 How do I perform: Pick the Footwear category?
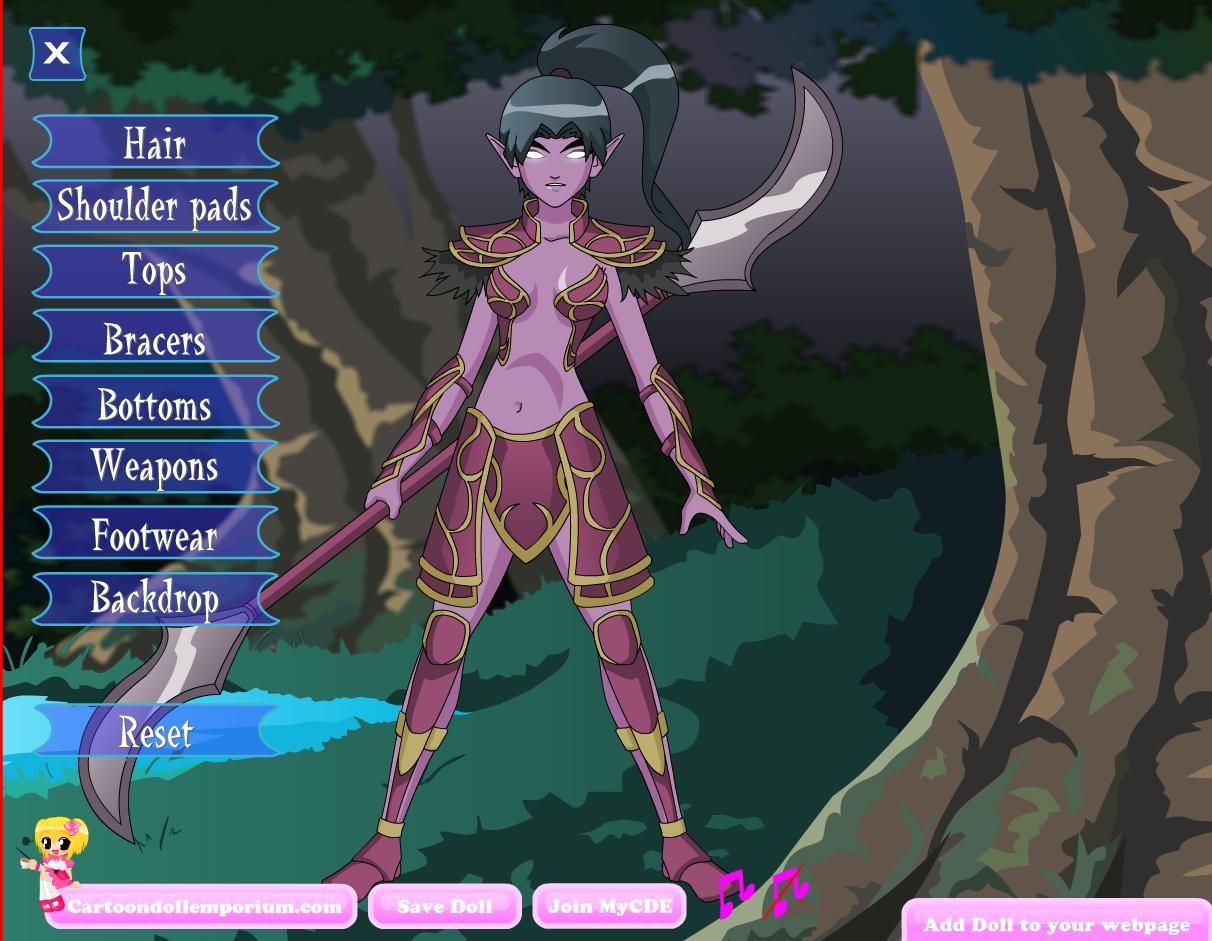tap(155, 533)
